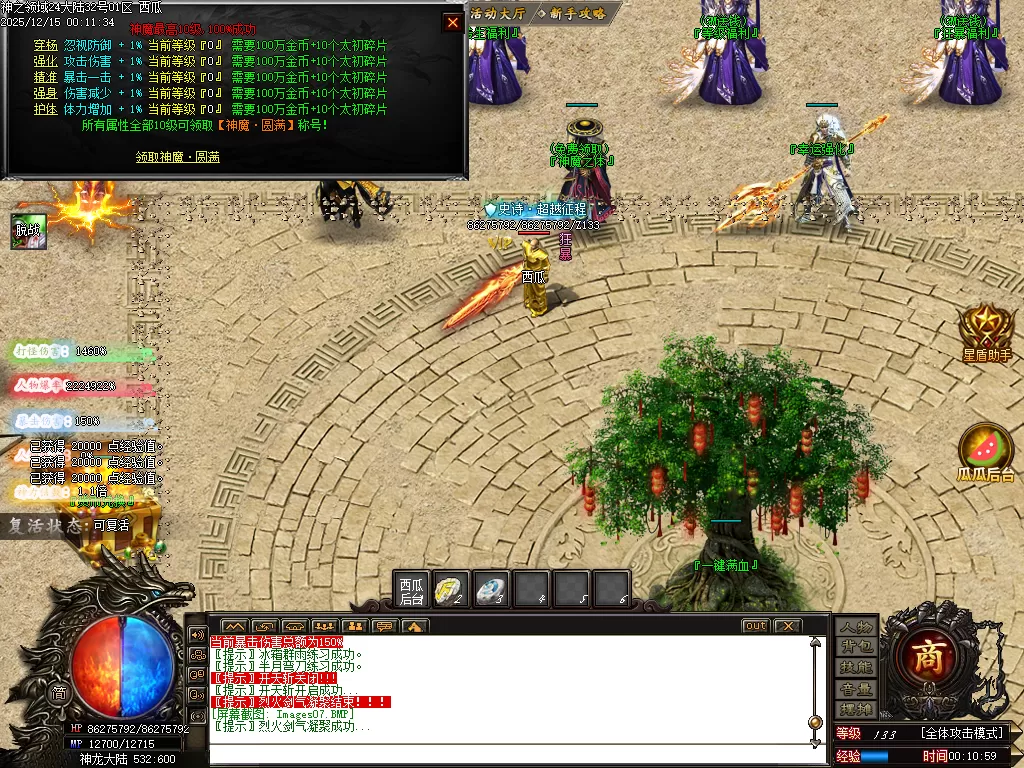Image resolution: width=1024 pixels, height=768 pixels.
Task: Close the chat window with its X button
Action: pyautogui.click(x=788, y=626)
